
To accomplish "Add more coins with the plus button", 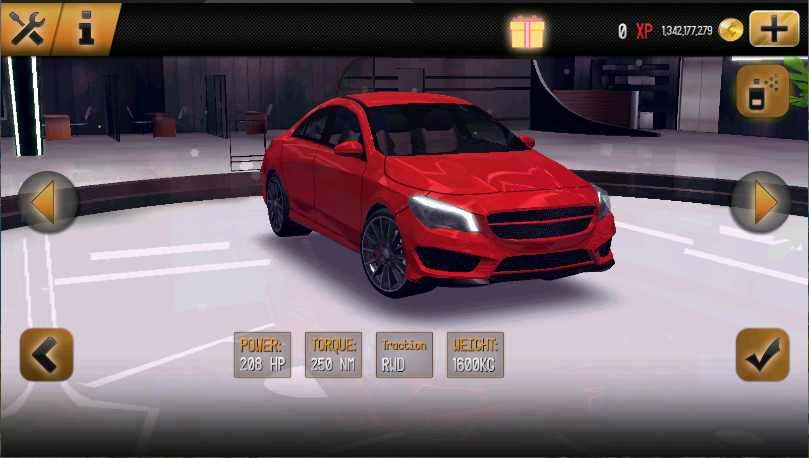I will pyautogui.click(x=775, y=28).
